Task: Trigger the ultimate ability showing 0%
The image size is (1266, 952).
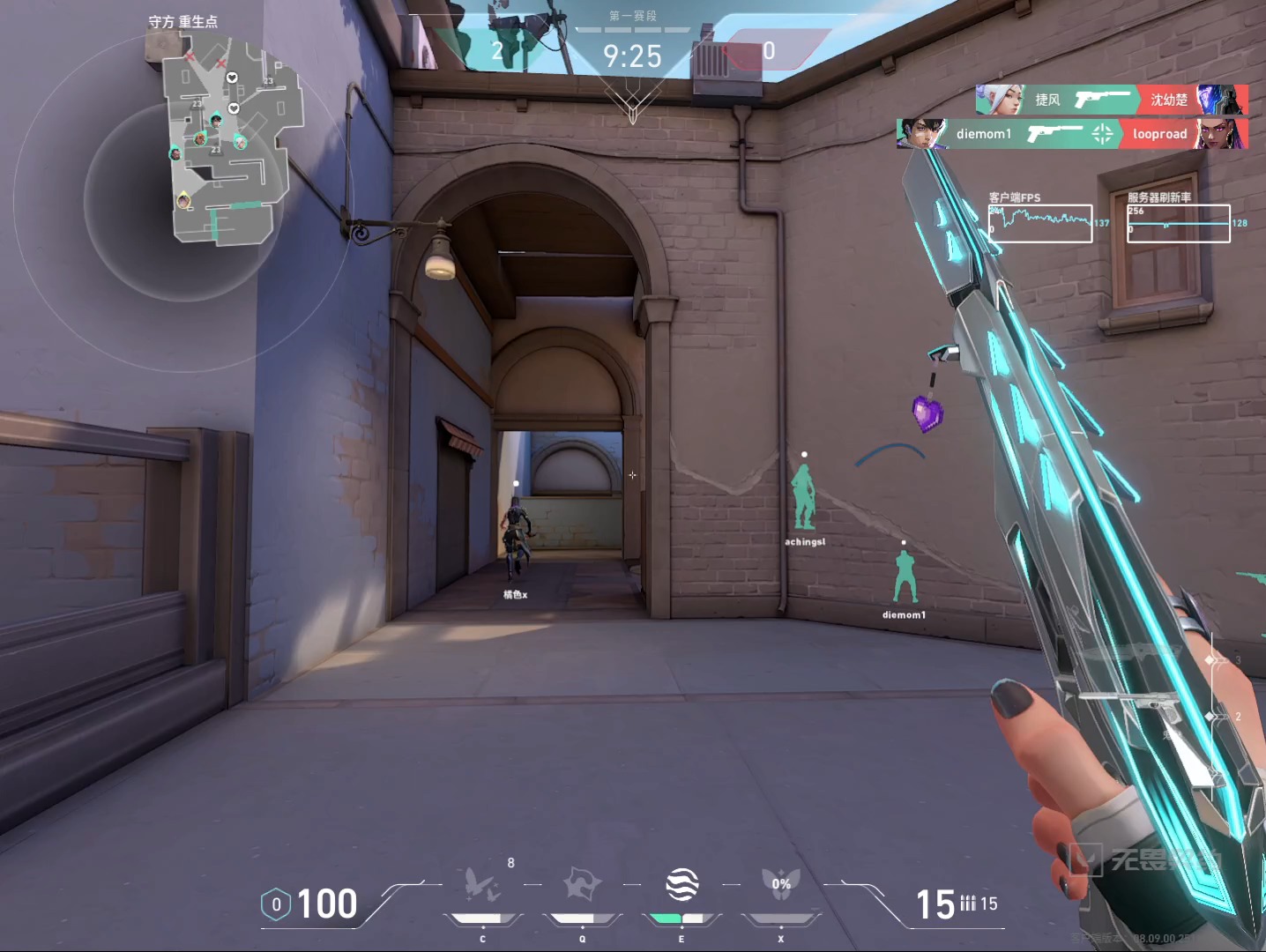Action: click(x=781, y=884)
